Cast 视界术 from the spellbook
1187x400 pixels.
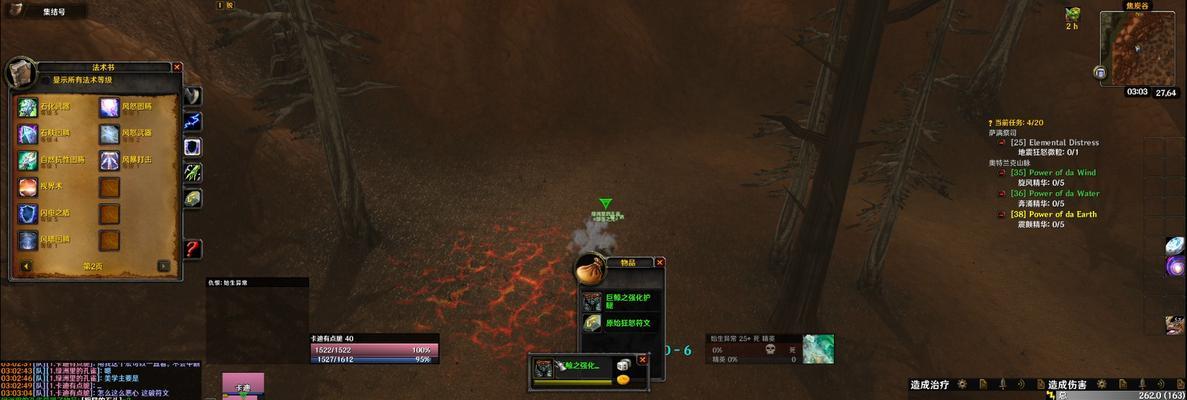[x=28, y=187]
